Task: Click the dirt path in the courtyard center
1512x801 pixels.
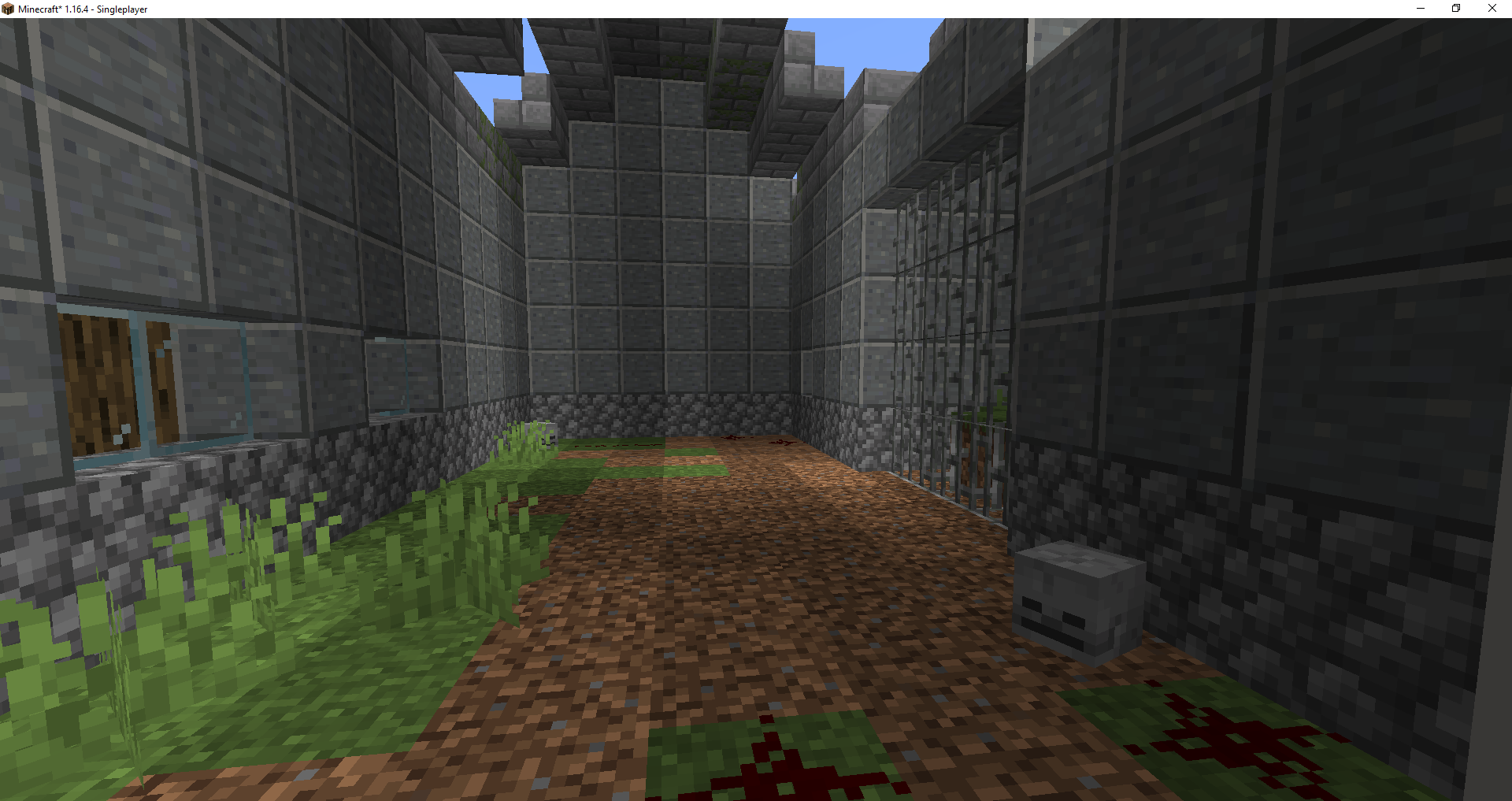Action: click(x=748, y=591)
